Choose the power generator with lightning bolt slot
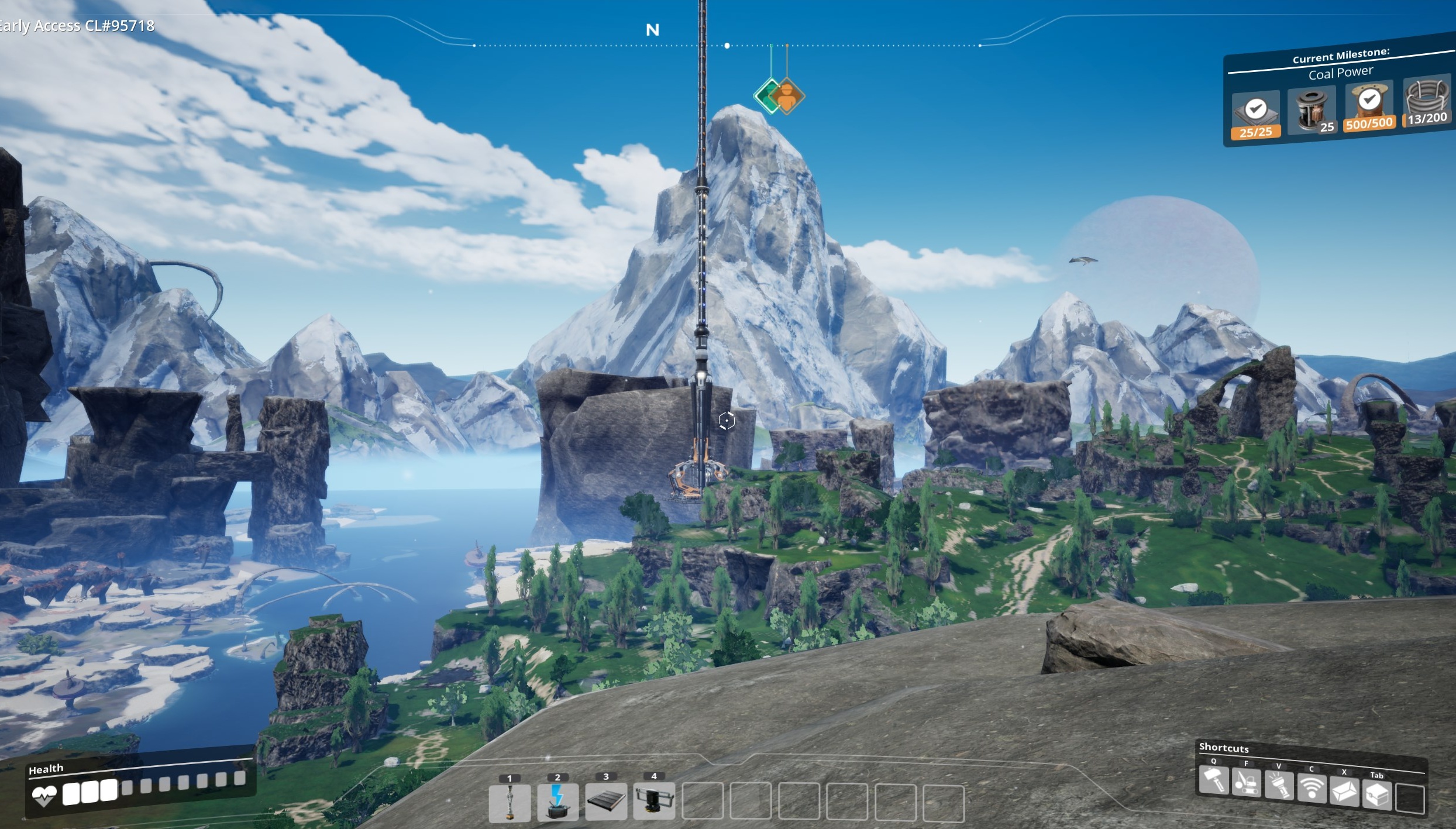Screen dimensions: 1456x829 pyautogui.click(x=557, y=802)
